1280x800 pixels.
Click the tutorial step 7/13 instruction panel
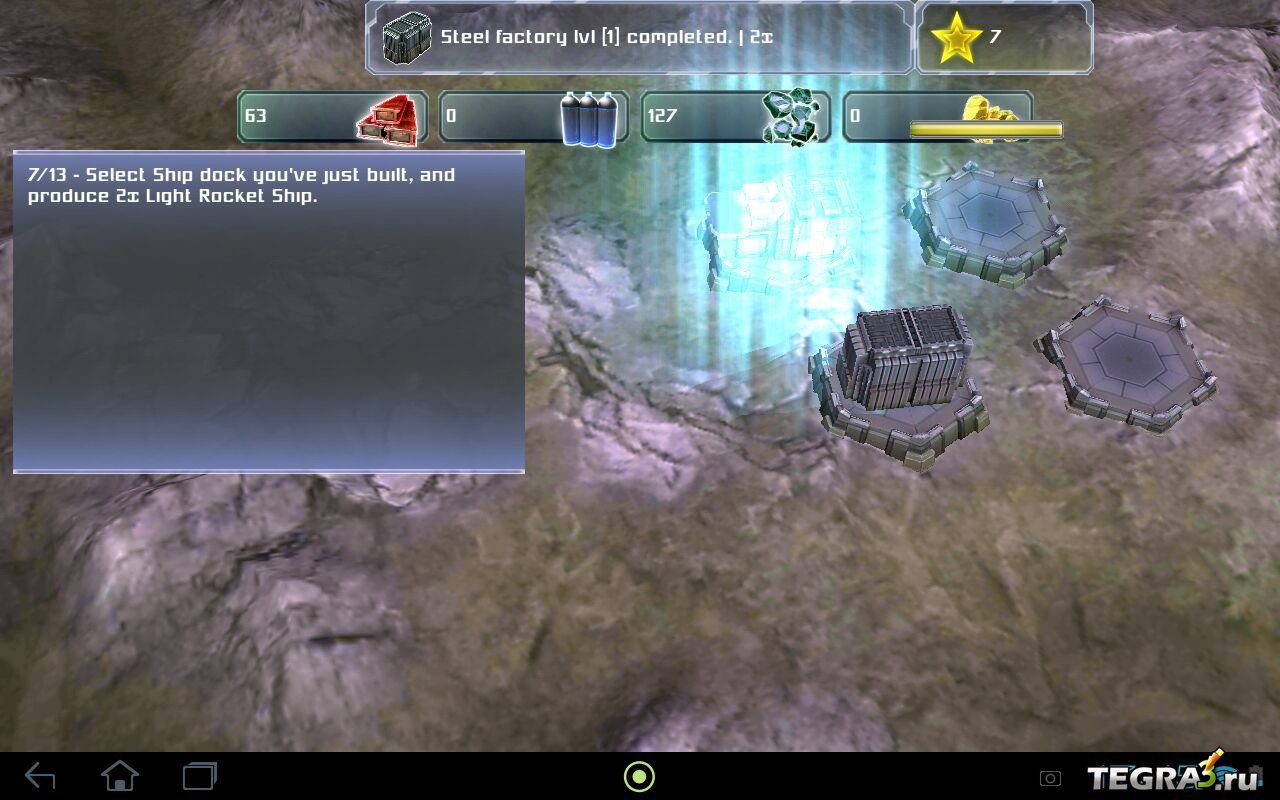[268, 311]
